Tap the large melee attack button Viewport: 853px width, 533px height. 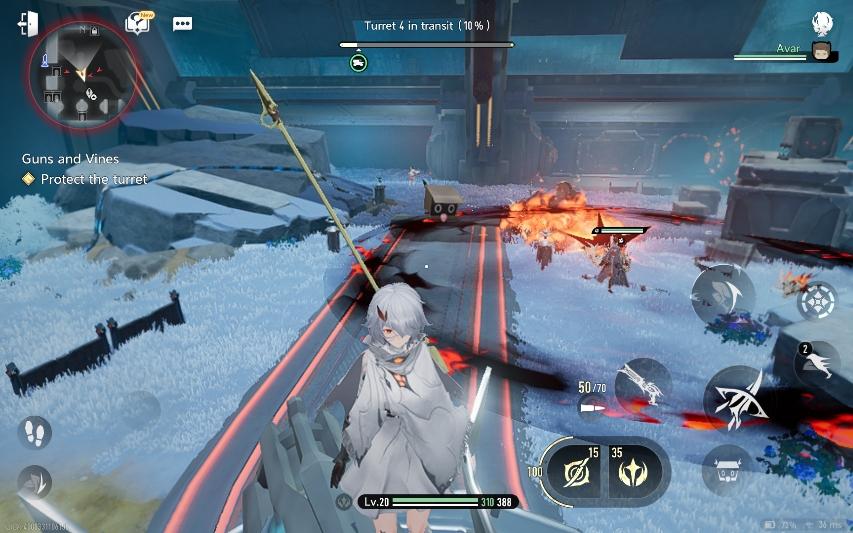pyautogui.click(x=741, y=397)
